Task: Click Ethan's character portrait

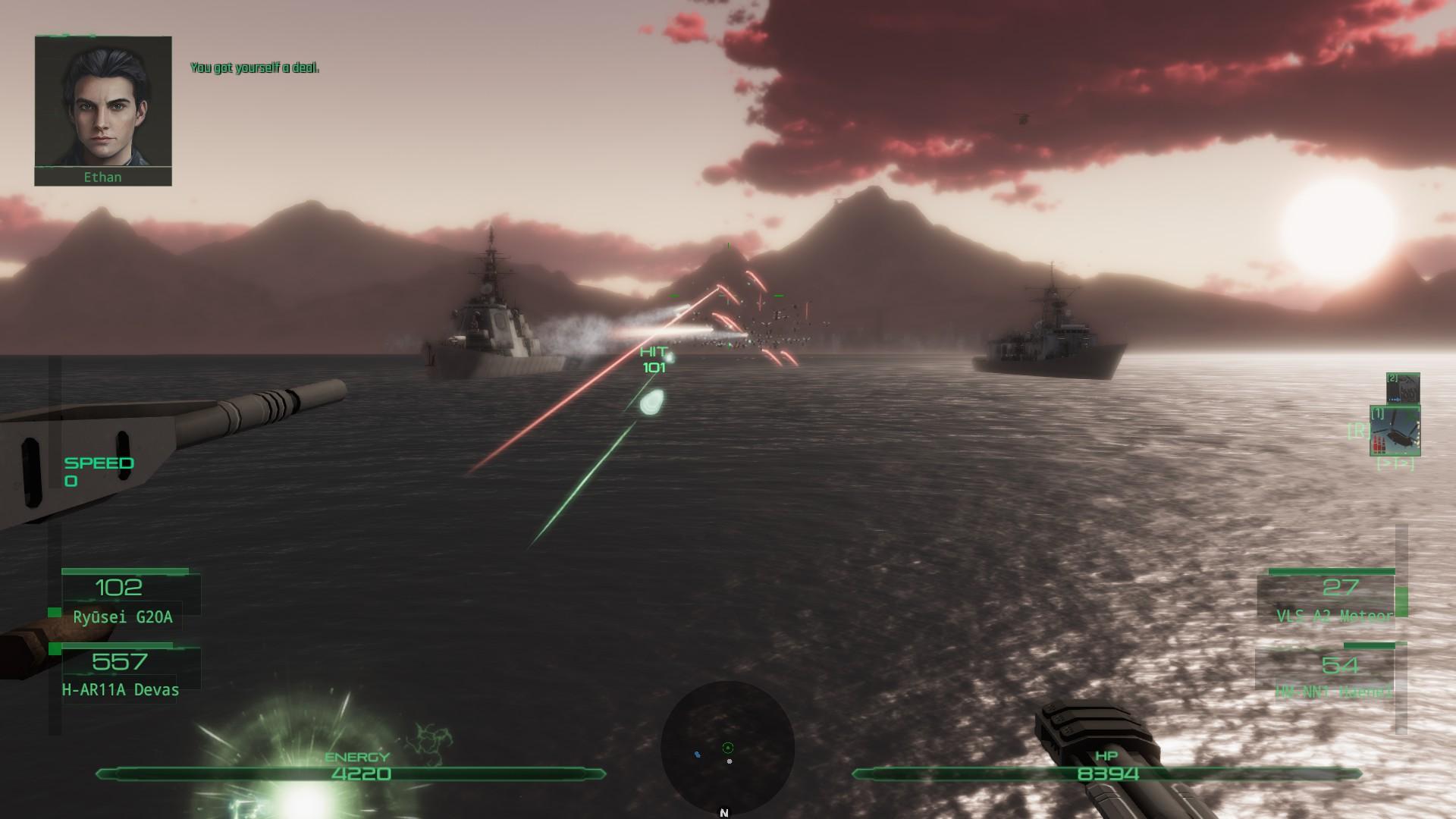Action: 103,102
